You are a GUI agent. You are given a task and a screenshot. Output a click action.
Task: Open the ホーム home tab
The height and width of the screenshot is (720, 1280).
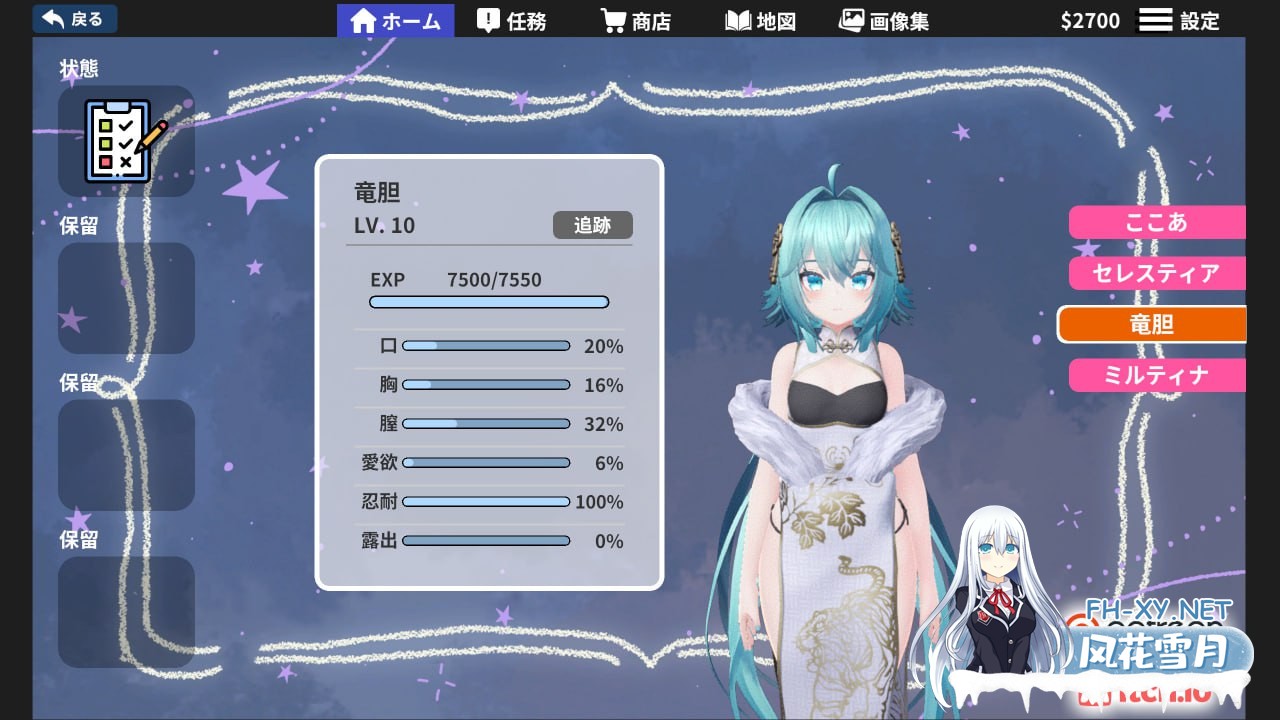396,21
